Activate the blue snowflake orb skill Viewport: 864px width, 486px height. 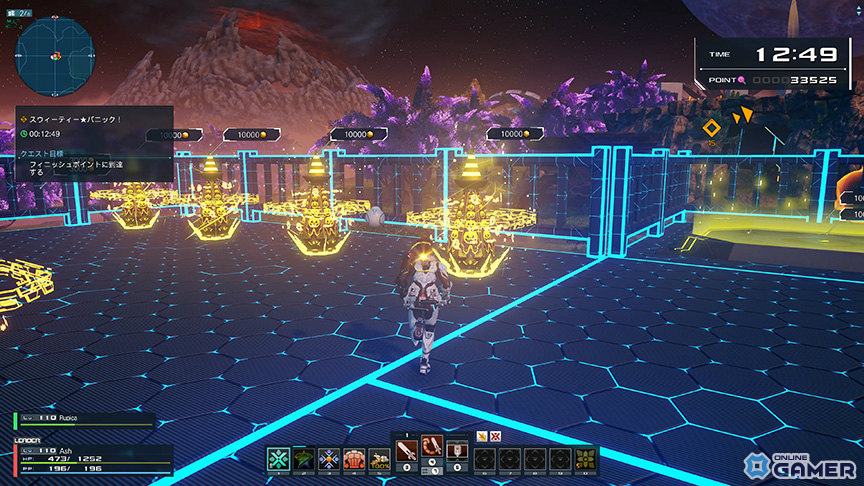coord(329,459)
